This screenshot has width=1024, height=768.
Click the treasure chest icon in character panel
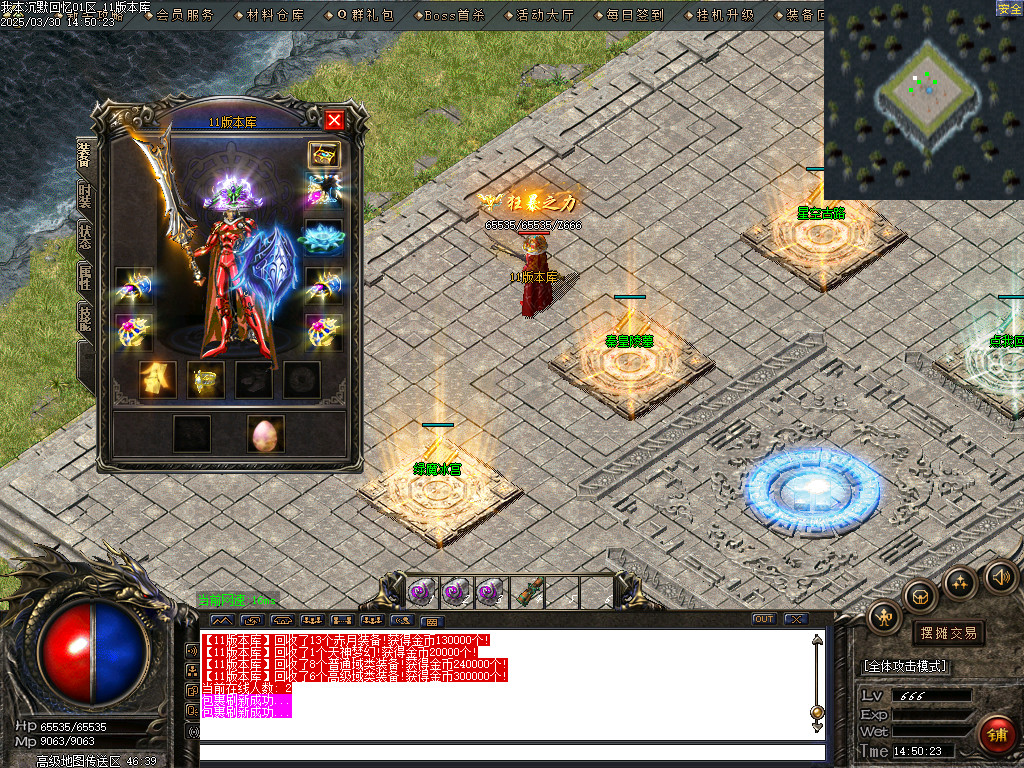click(324, 155)
